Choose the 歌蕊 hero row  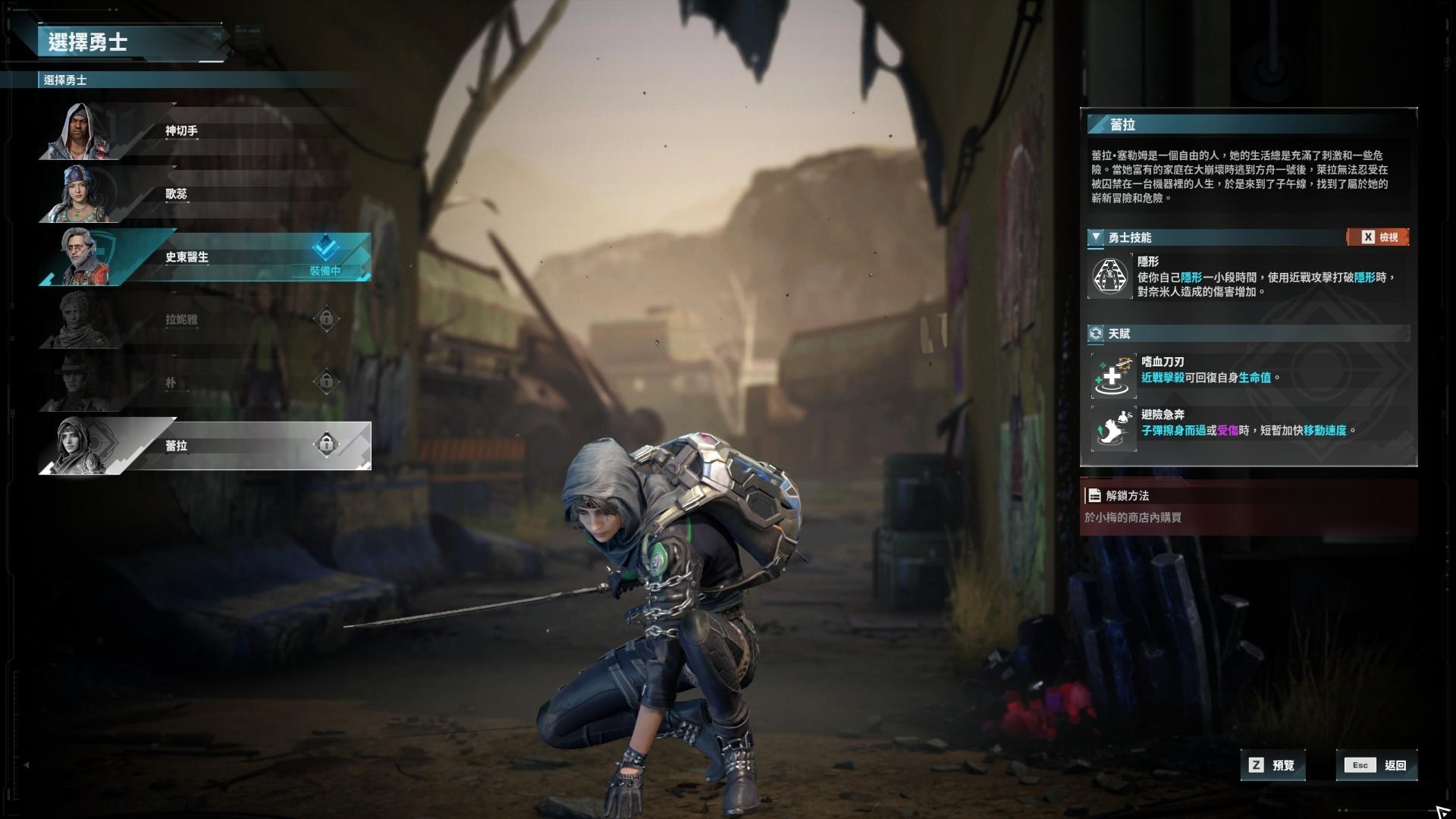[x=205, y=194]
